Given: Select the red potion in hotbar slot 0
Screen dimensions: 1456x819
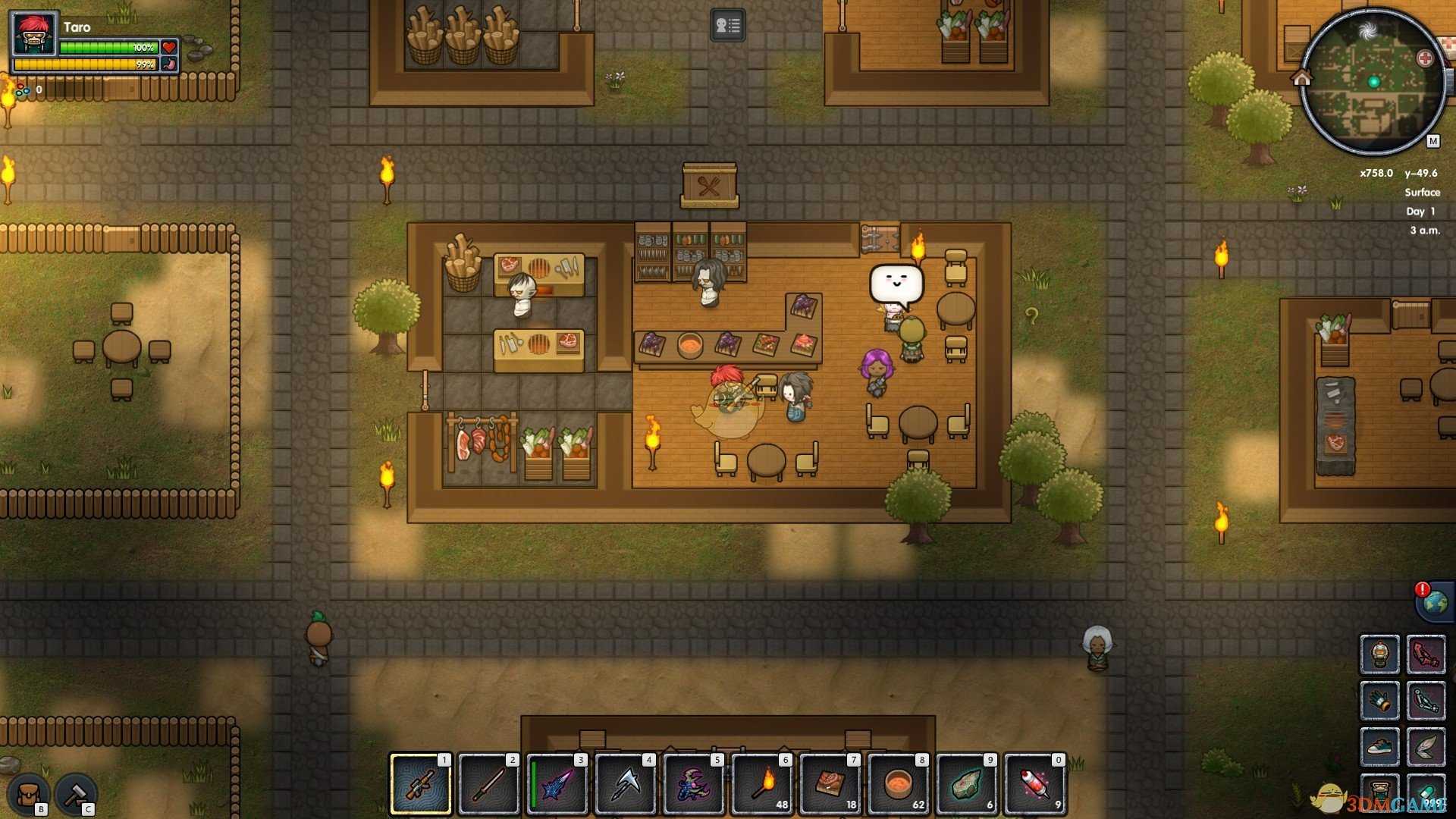Looking at the screenshot, I should pos(1035,784).
